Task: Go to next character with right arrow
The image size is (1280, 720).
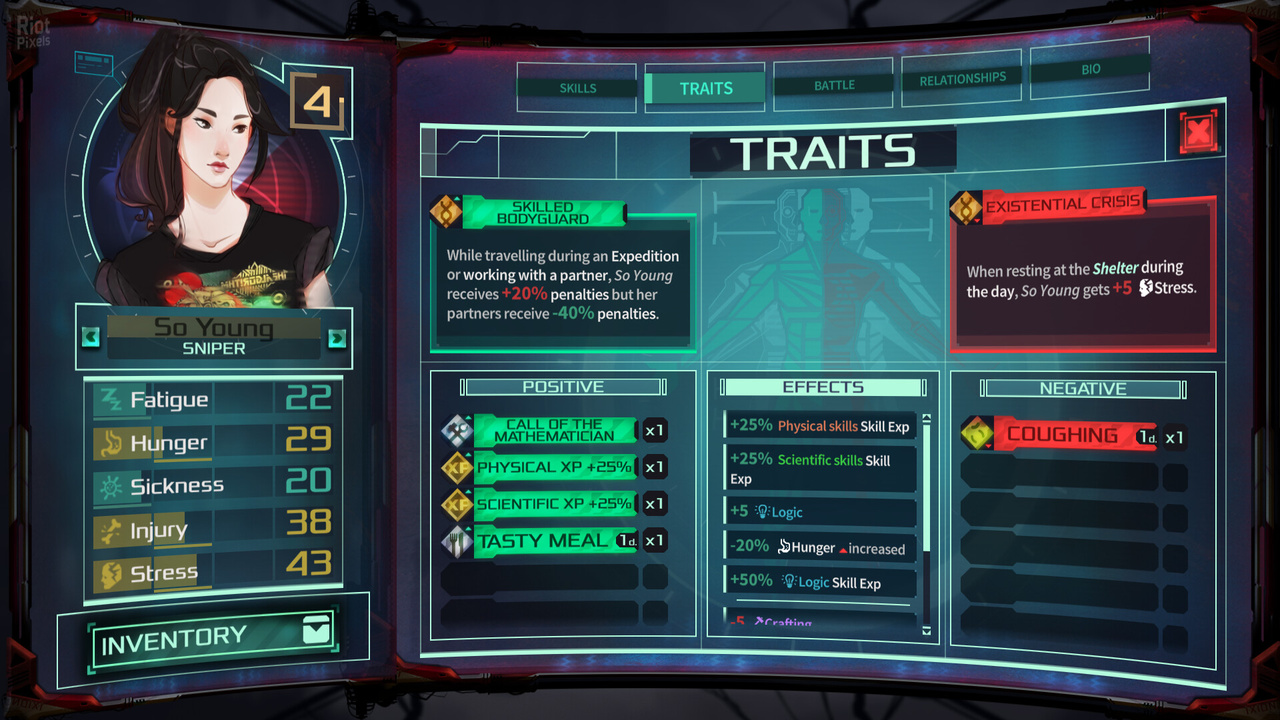Action: pos(337,338)
